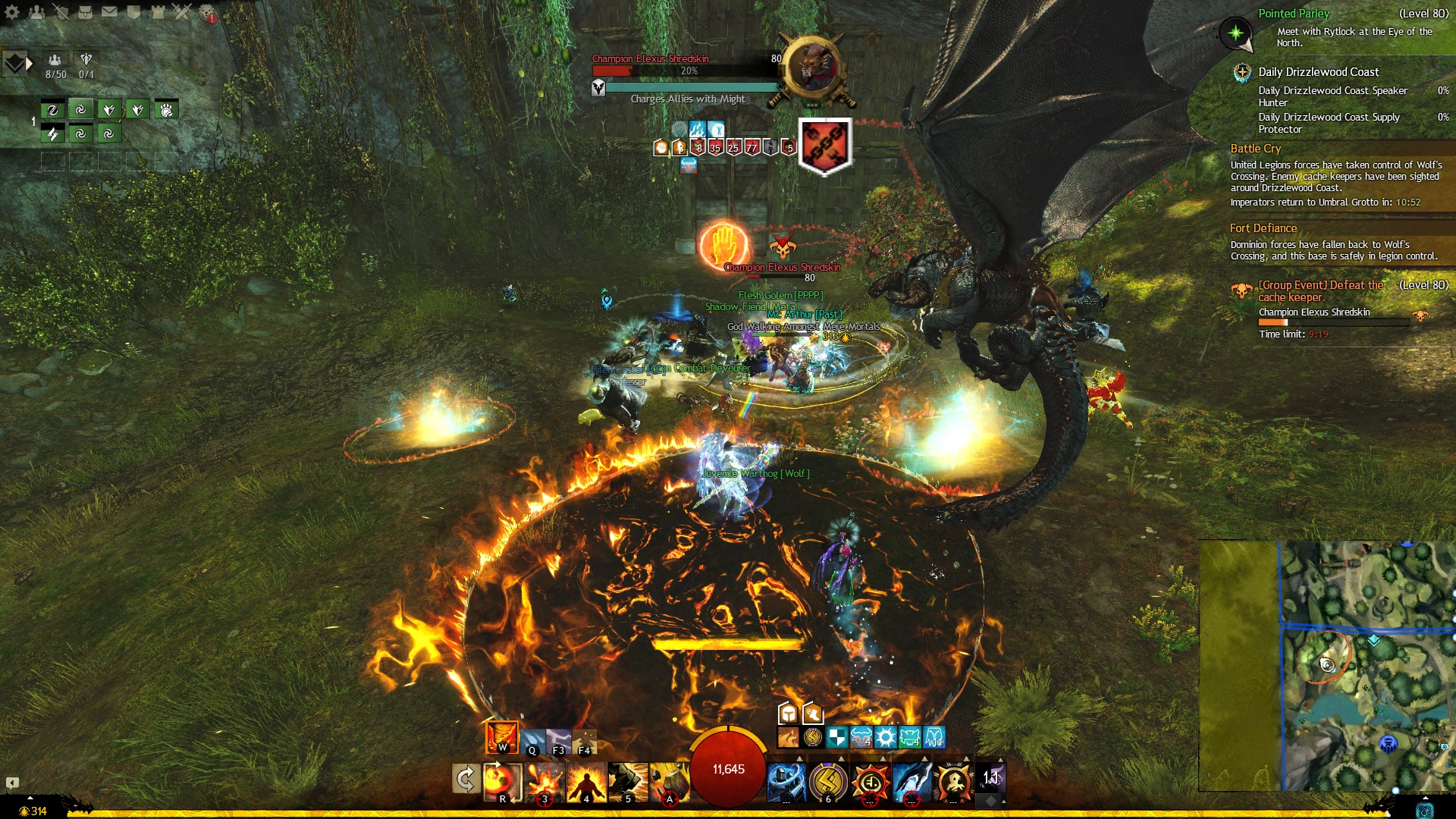Image resolution: width=1456 pixels, height=819 pixels.
Task: Select the Daily Drizzlewood Coast tracker entry
Action: 1318,72
